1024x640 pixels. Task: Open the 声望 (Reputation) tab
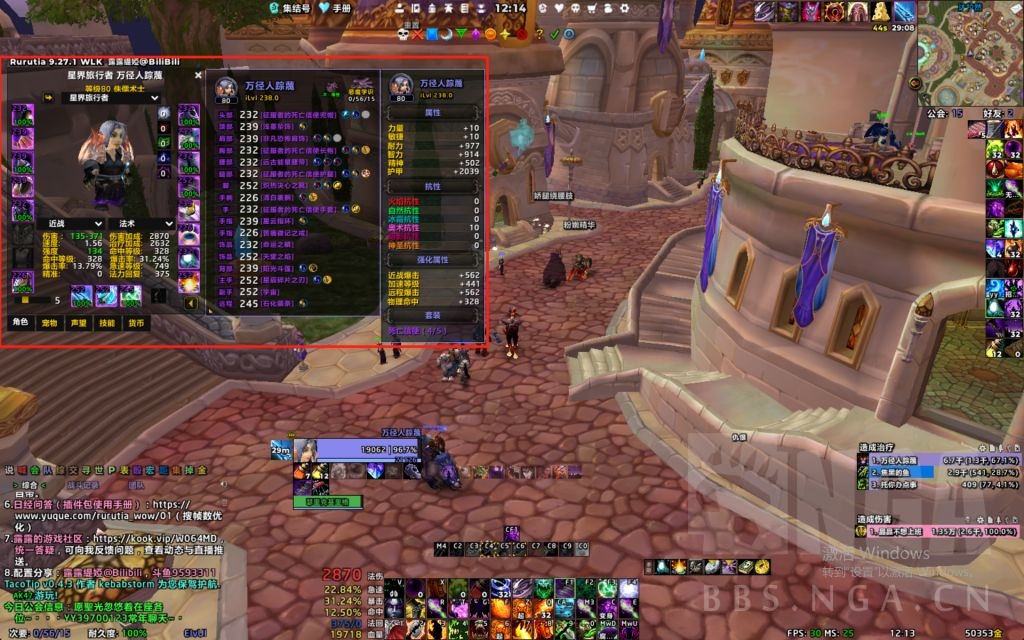click(78, 323)
